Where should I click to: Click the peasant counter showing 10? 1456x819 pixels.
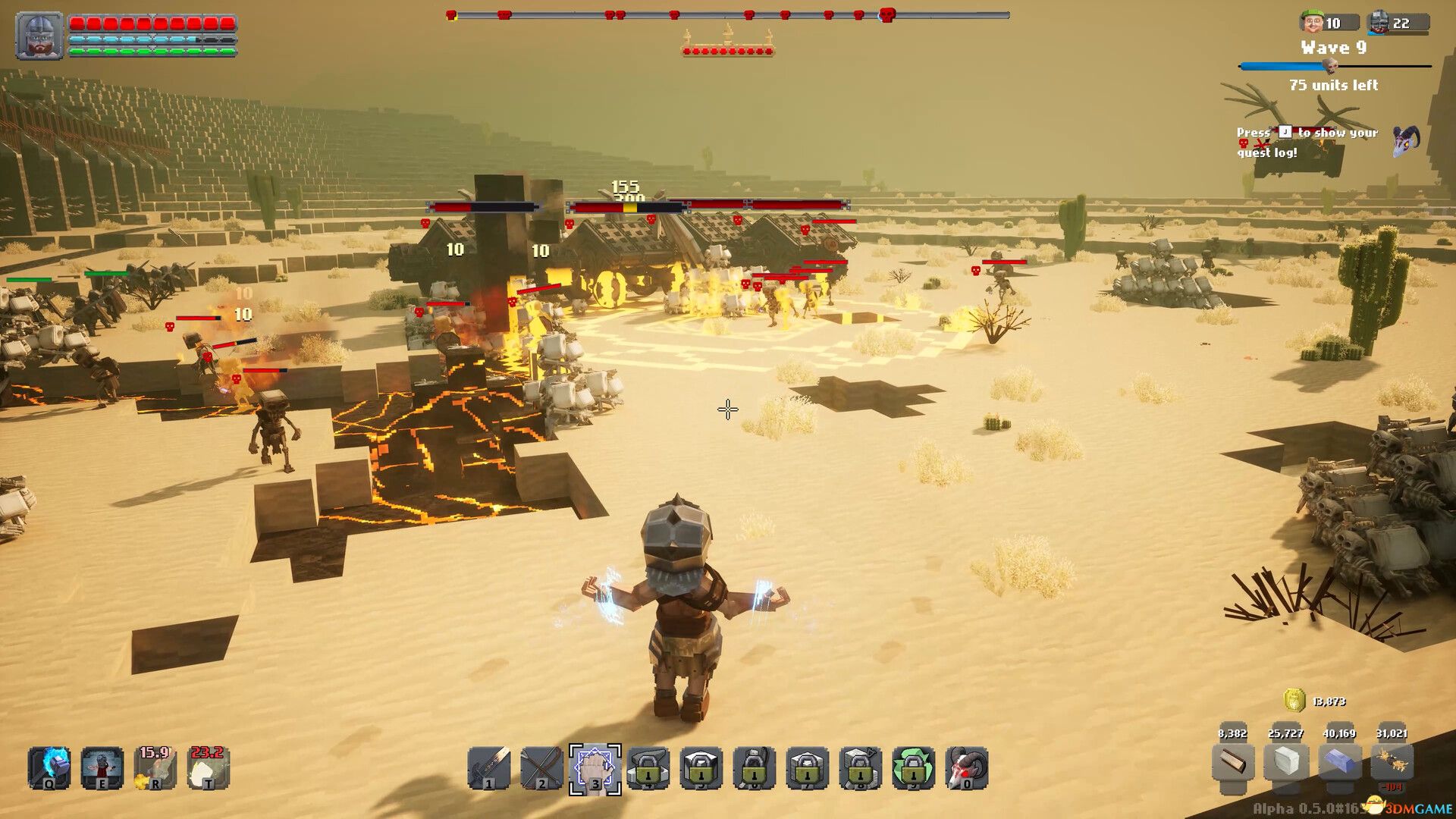(1322, 23)
